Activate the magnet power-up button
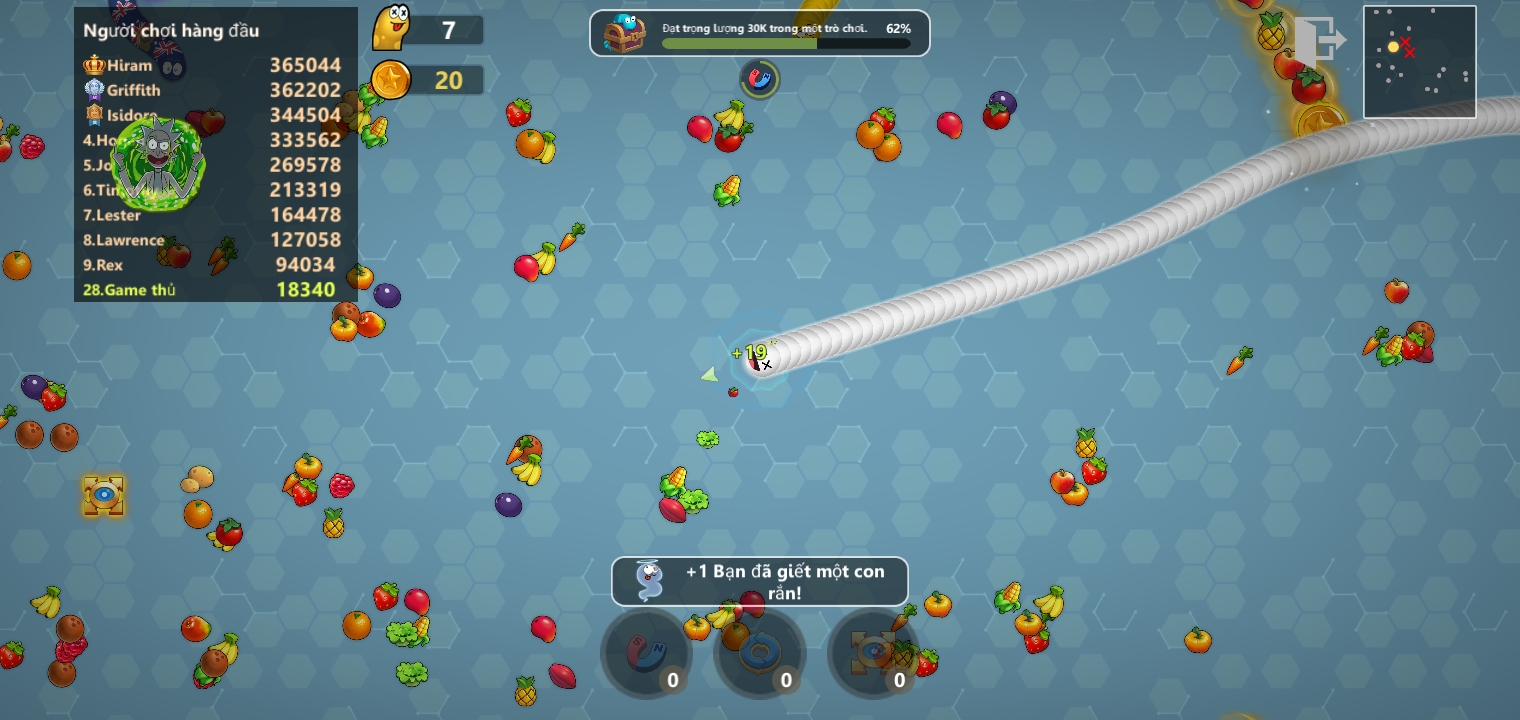 pyautogui.click(x=646, y=654)
